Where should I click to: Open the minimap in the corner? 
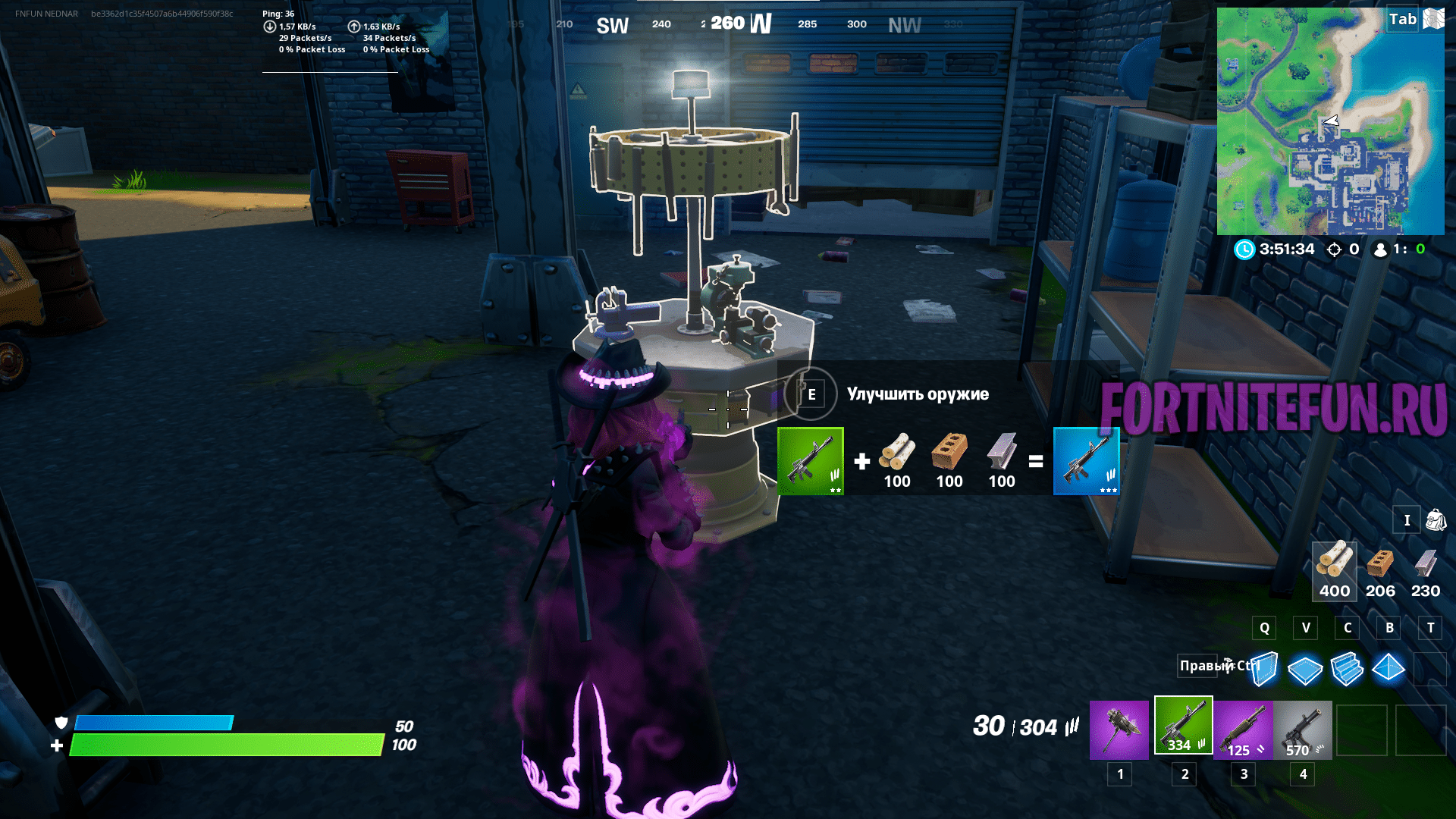[1330, 121]
